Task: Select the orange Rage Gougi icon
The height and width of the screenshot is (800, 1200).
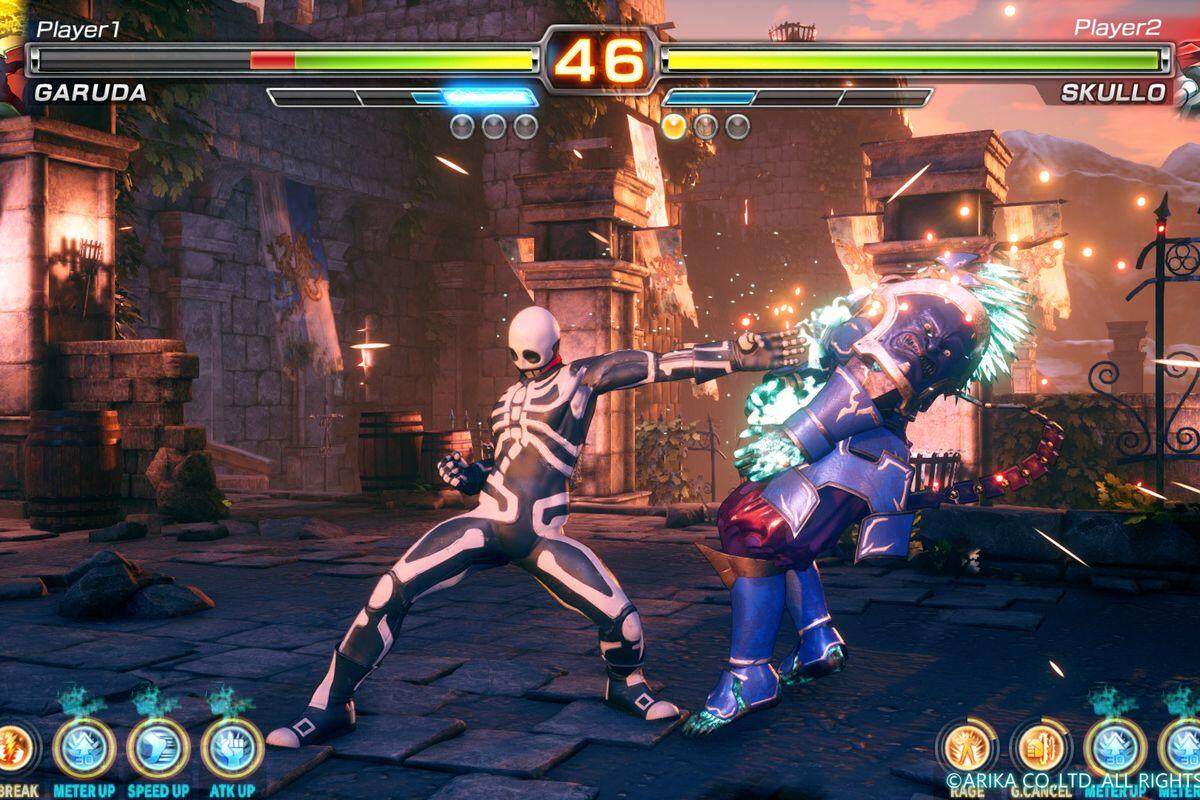Action: click(x=967, y=748)
